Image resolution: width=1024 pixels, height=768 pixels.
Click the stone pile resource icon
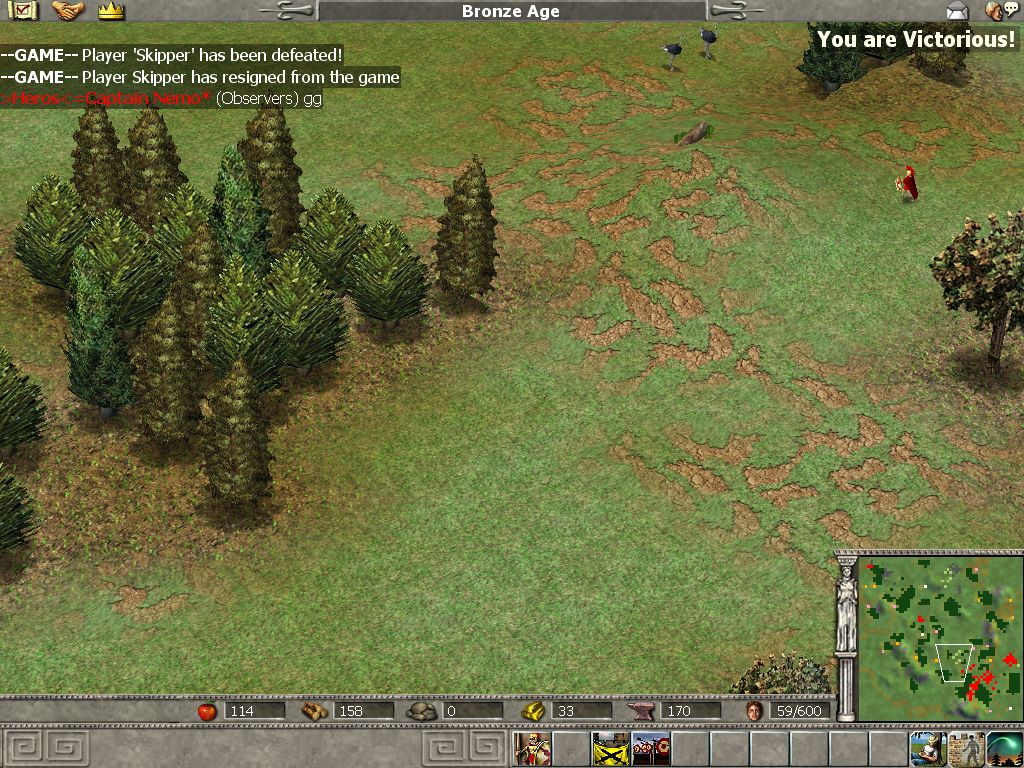422,711
